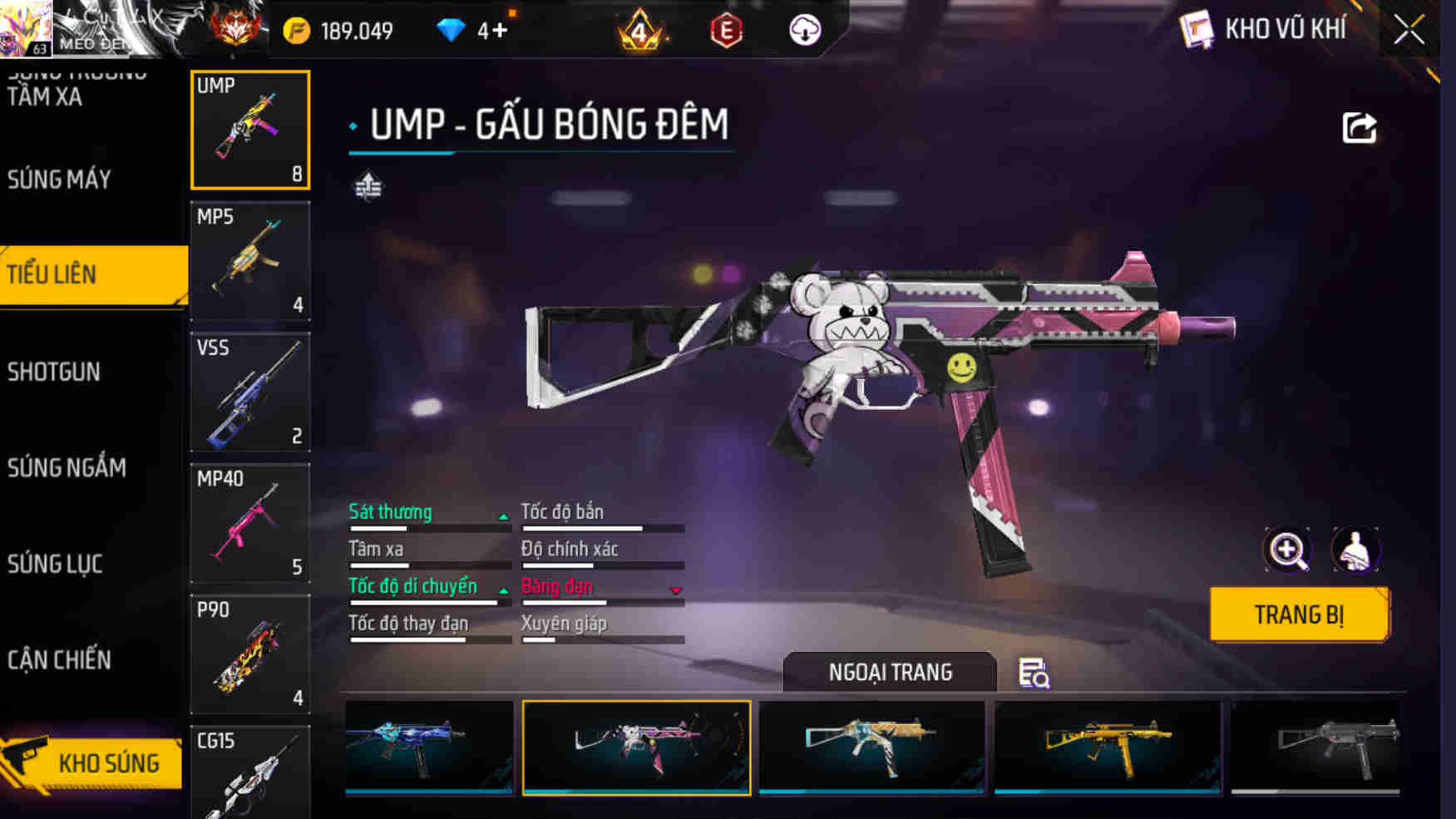Image resolution: width=1456 pixels, height=819 pixels.
Task: Select the blue UMP skin thumbnail
Action: coord(429,747)
